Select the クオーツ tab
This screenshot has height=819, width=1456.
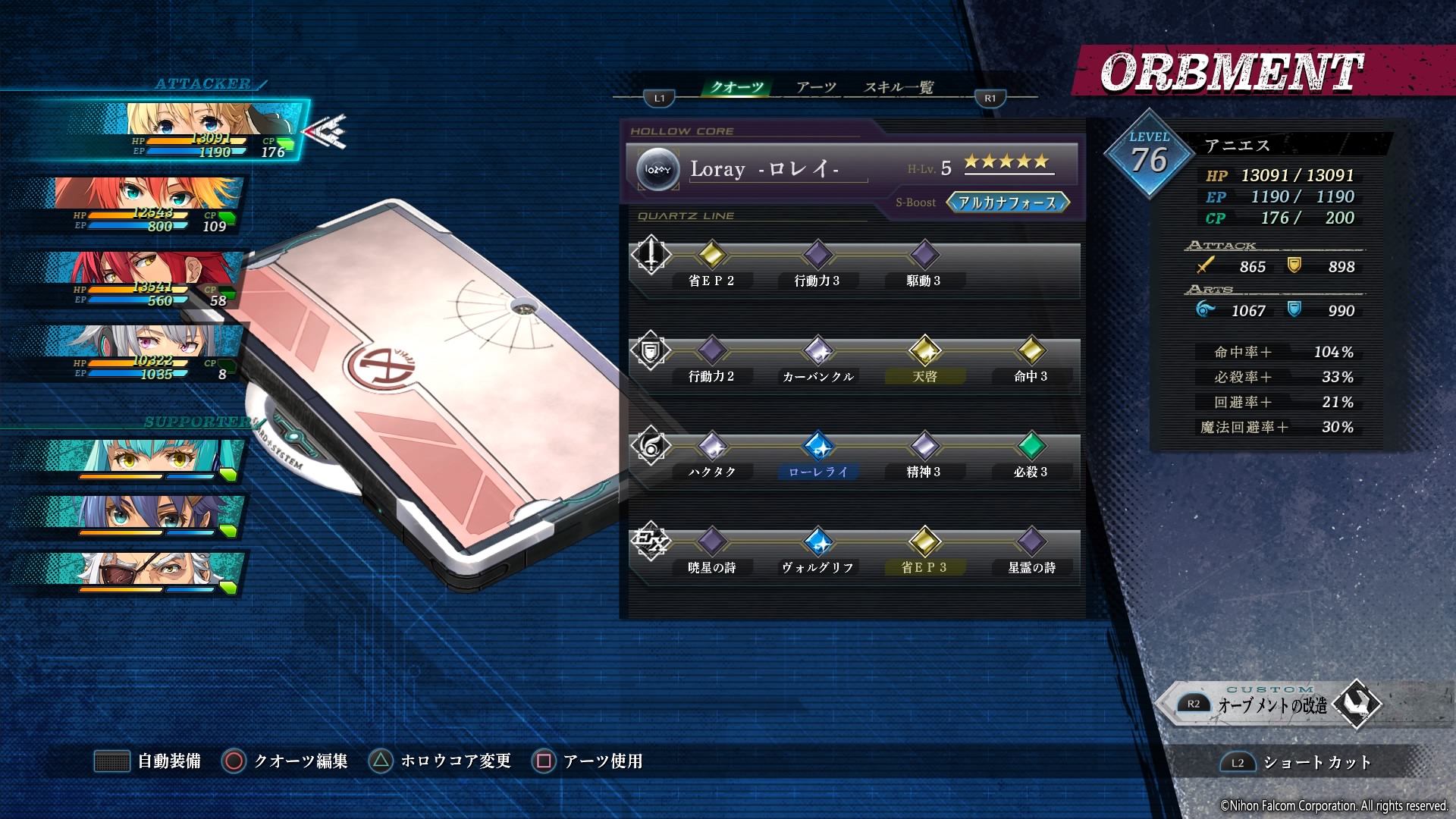click(736, 87)
